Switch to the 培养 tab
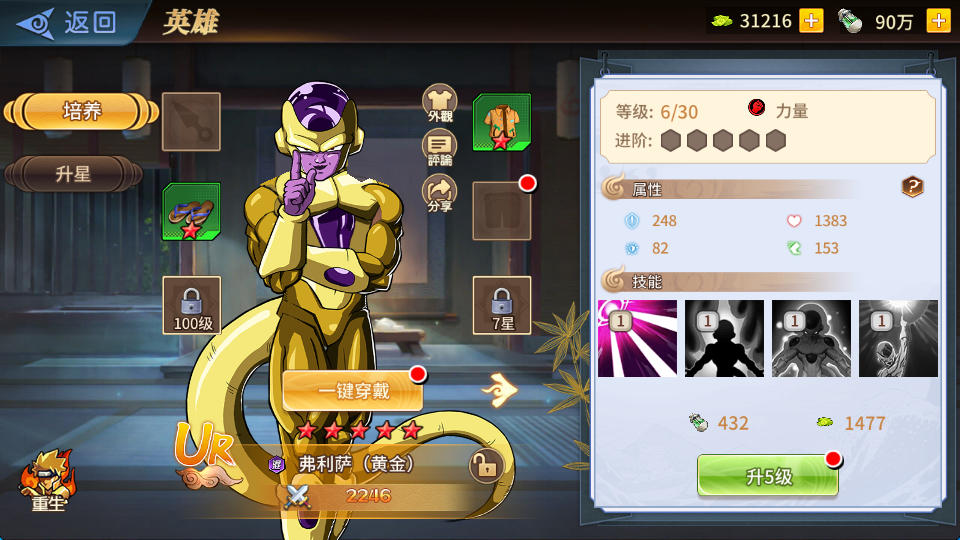The width and height of the screenshot is (960, 540). click(82, 112)
